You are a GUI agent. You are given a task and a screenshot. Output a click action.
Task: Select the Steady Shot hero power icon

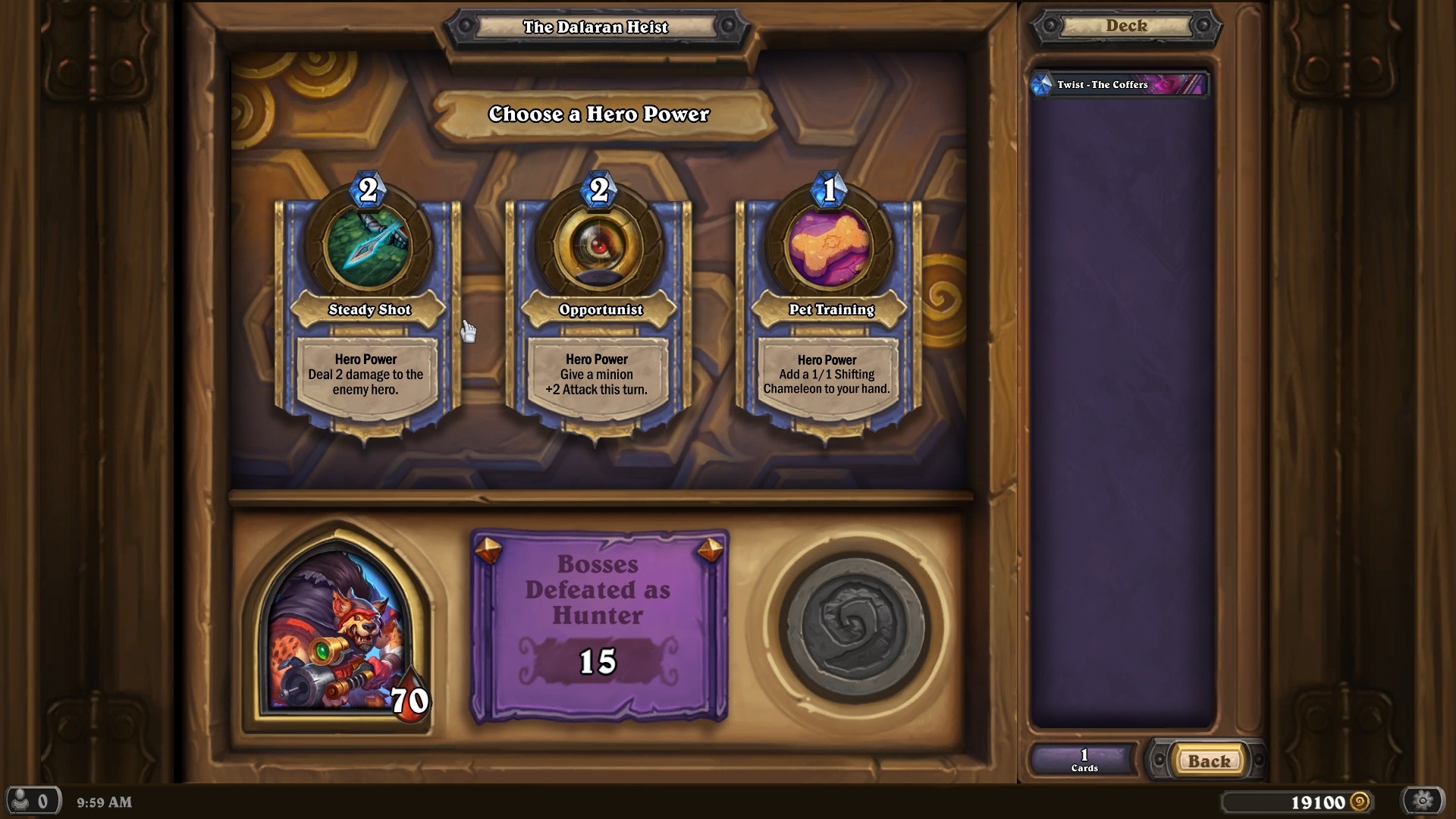366,247
